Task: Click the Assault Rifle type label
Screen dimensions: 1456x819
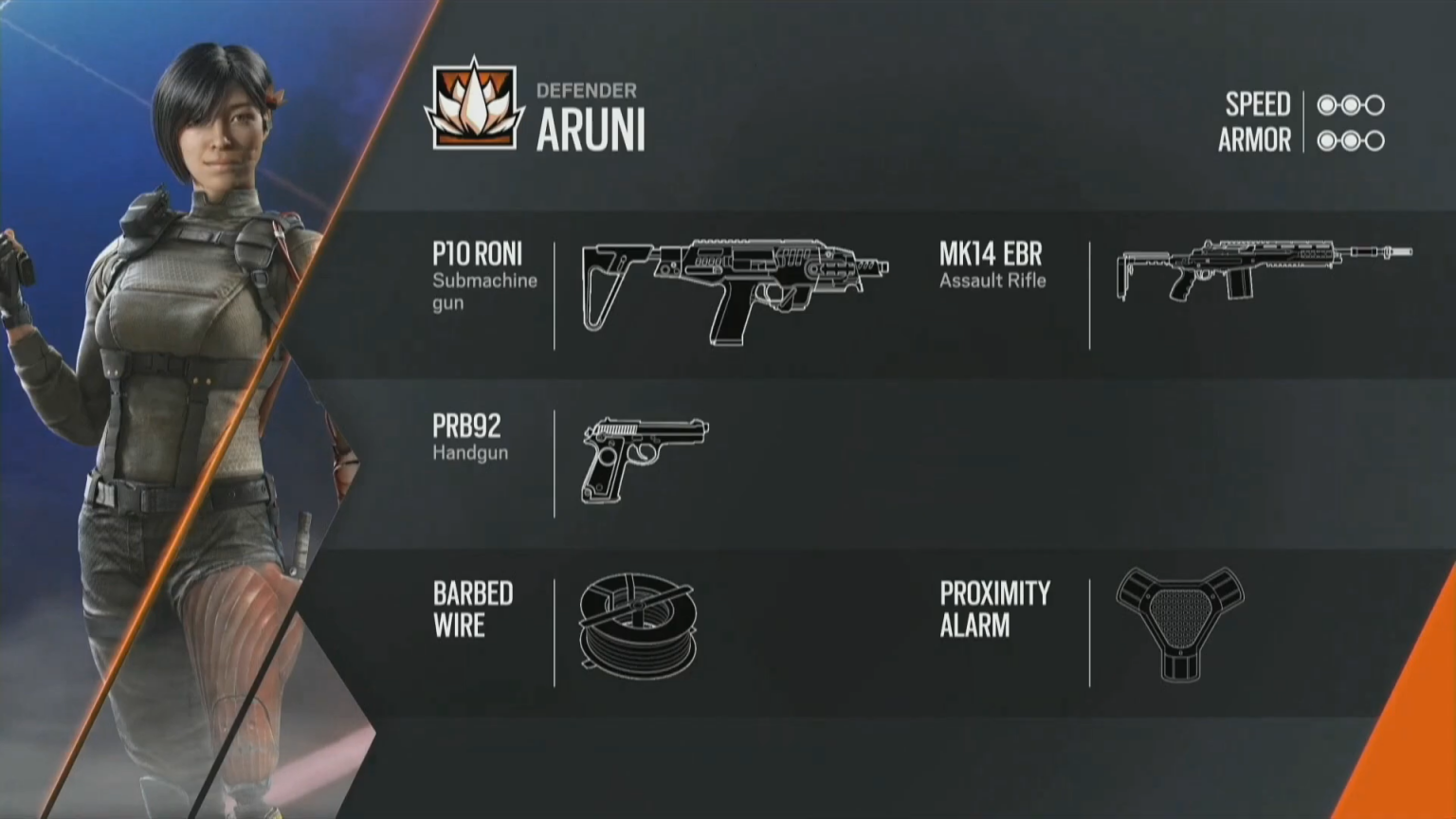Action: point(992,281)
